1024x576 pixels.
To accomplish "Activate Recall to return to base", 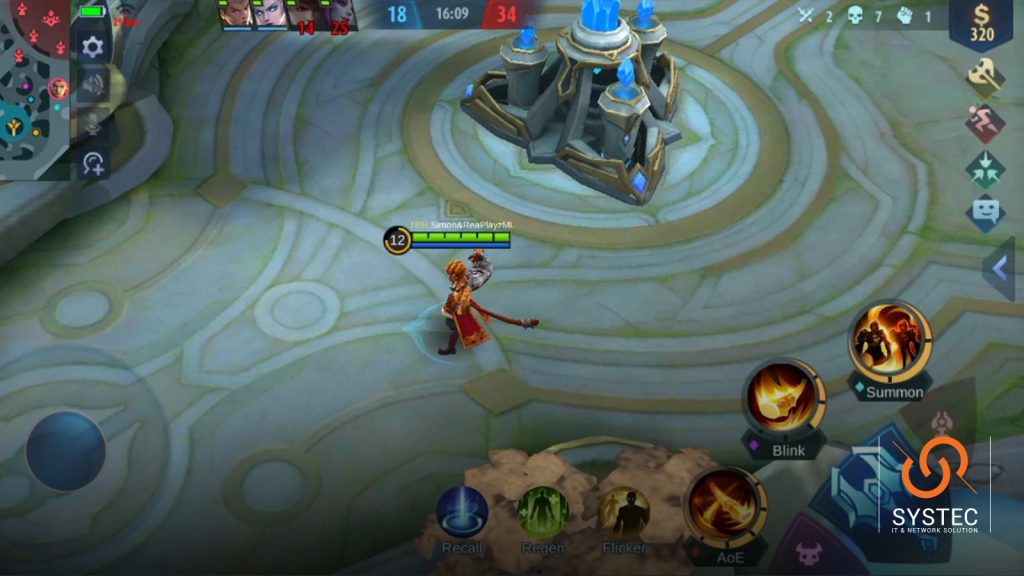I will tap(462, 511).
